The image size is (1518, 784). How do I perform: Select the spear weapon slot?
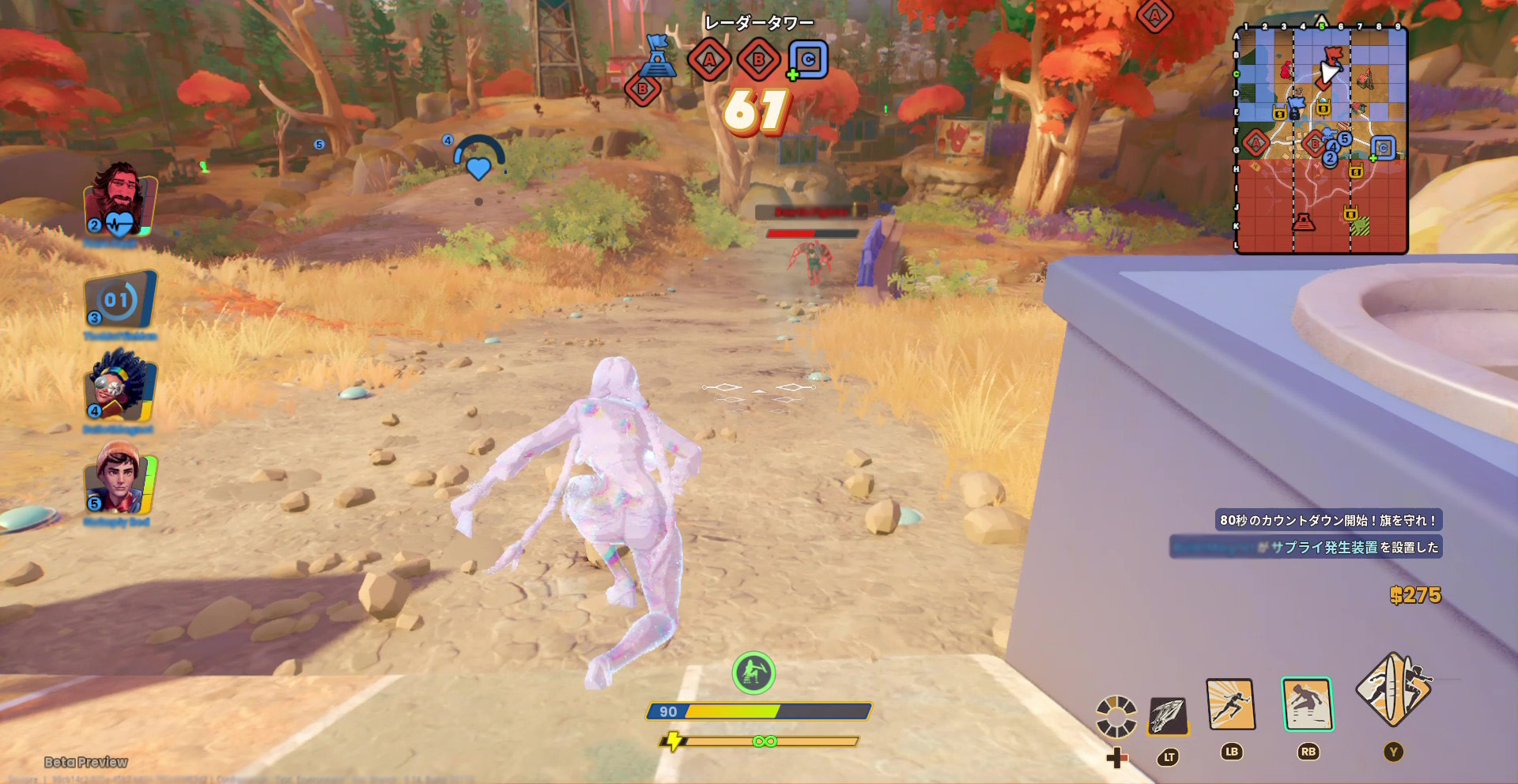coord(1168,716)
